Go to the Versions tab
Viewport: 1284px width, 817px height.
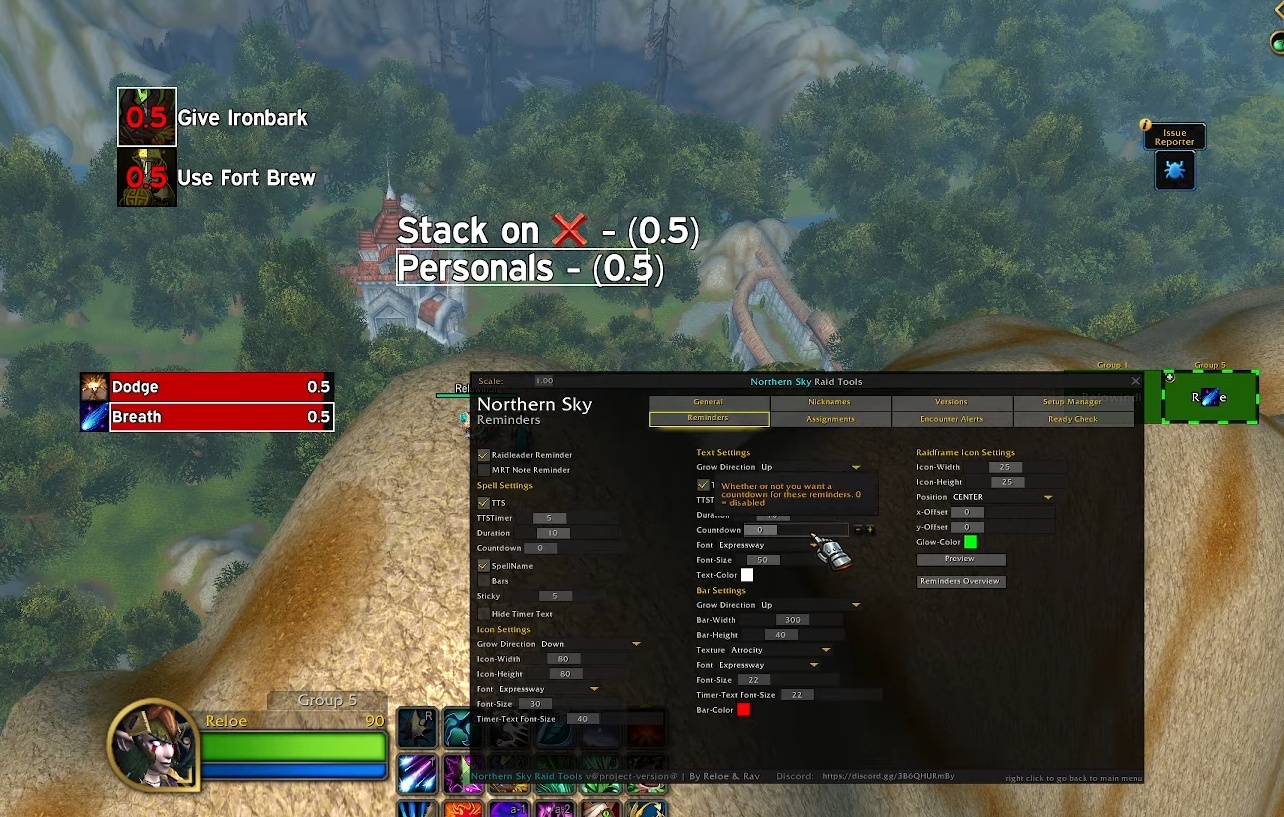[951, 402]
